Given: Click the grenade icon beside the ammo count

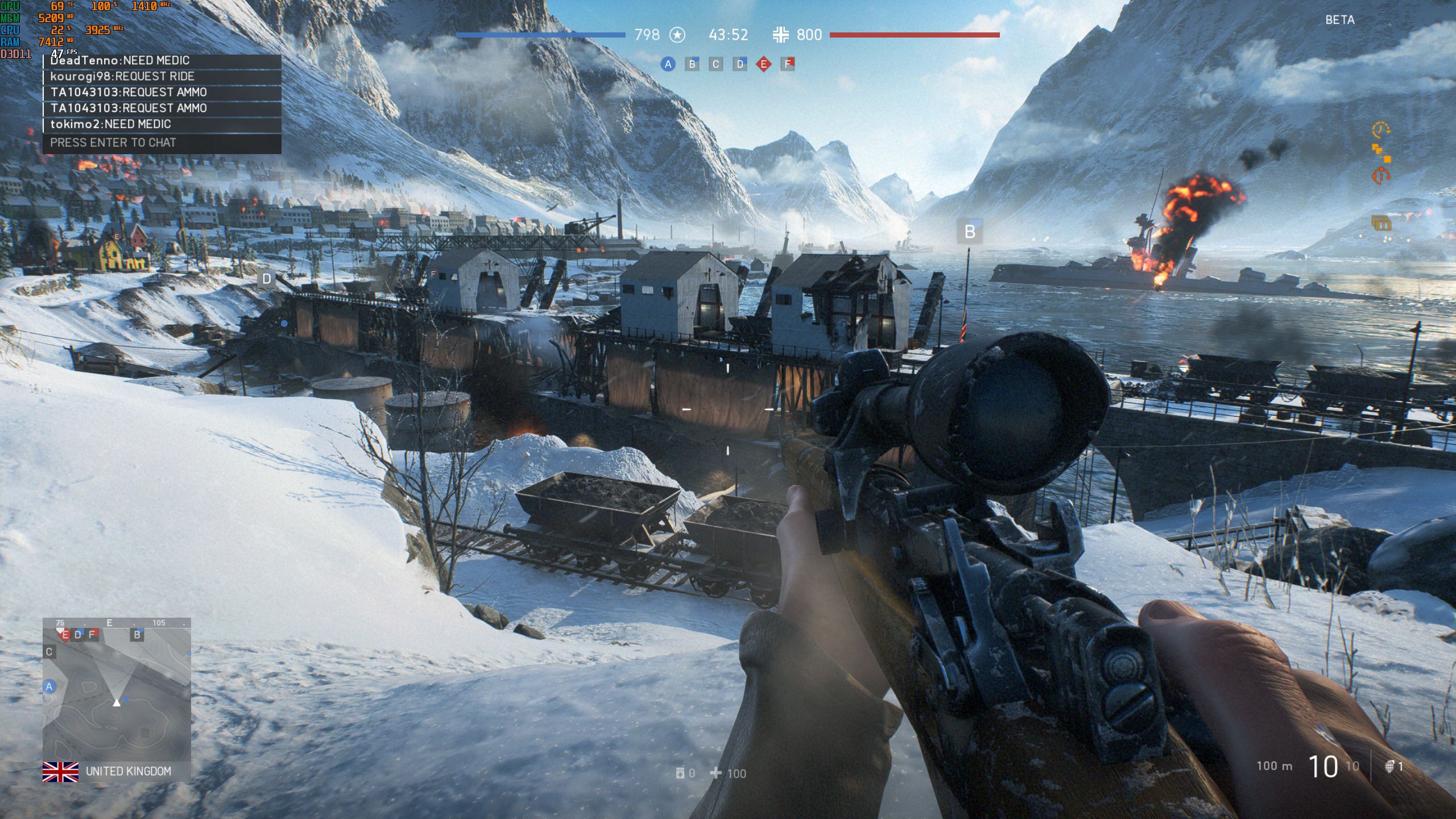Looking at the screenshot, I should [1389, 767].
